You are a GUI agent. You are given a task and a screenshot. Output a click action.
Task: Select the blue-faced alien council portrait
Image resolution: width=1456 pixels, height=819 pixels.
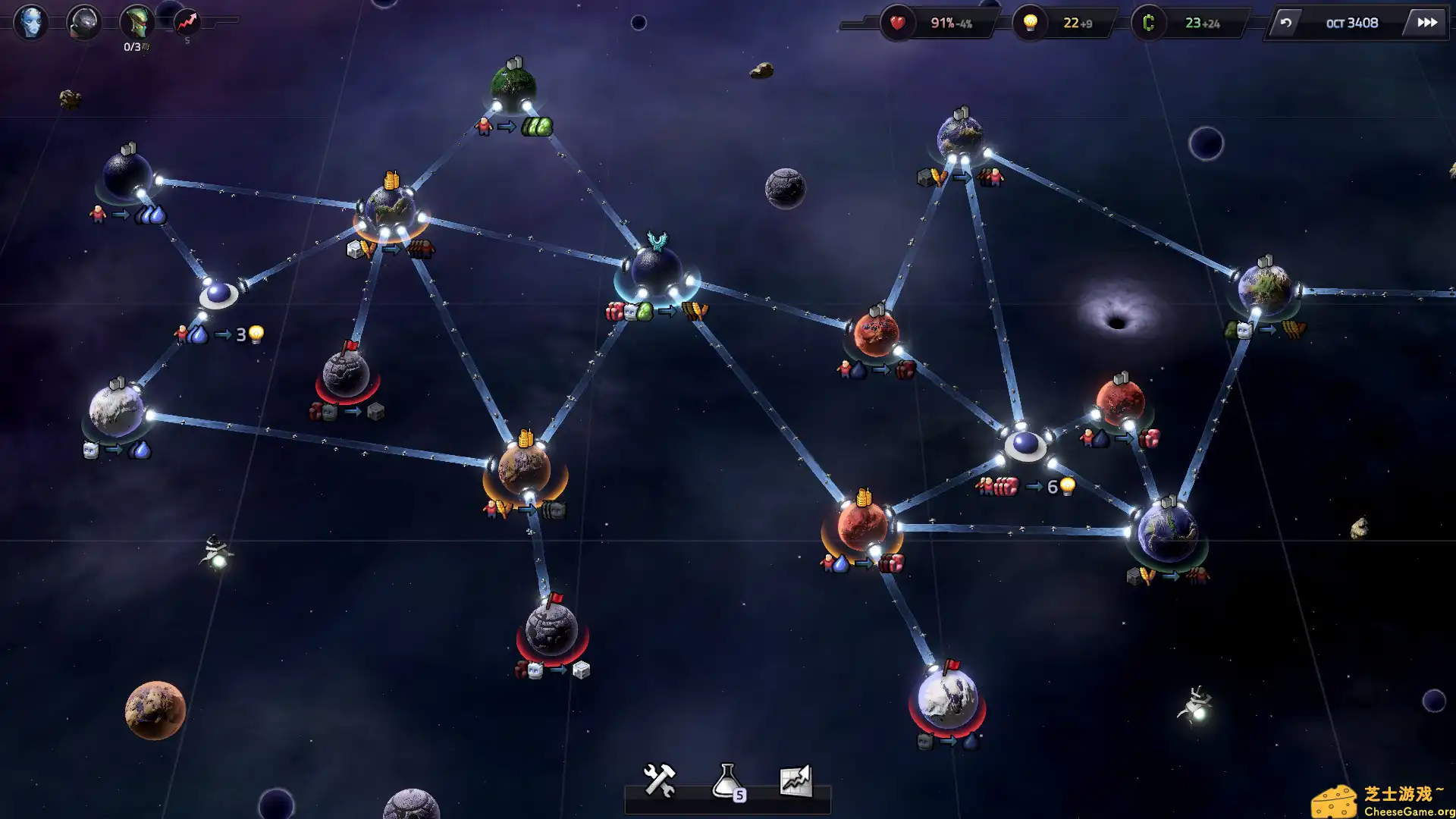pyautogui.click(x=31, y=22)
